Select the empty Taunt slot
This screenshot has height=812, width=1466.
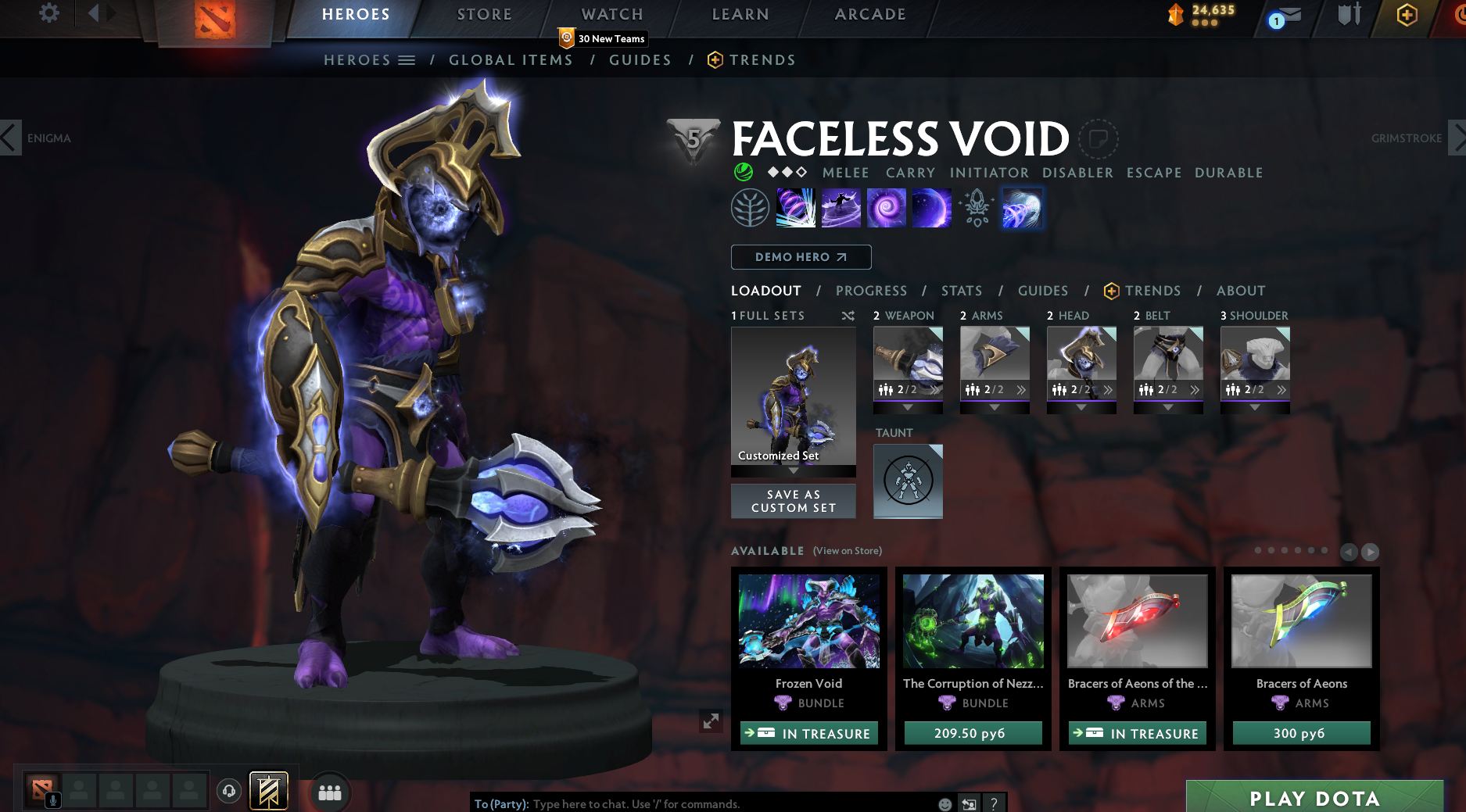907,481
